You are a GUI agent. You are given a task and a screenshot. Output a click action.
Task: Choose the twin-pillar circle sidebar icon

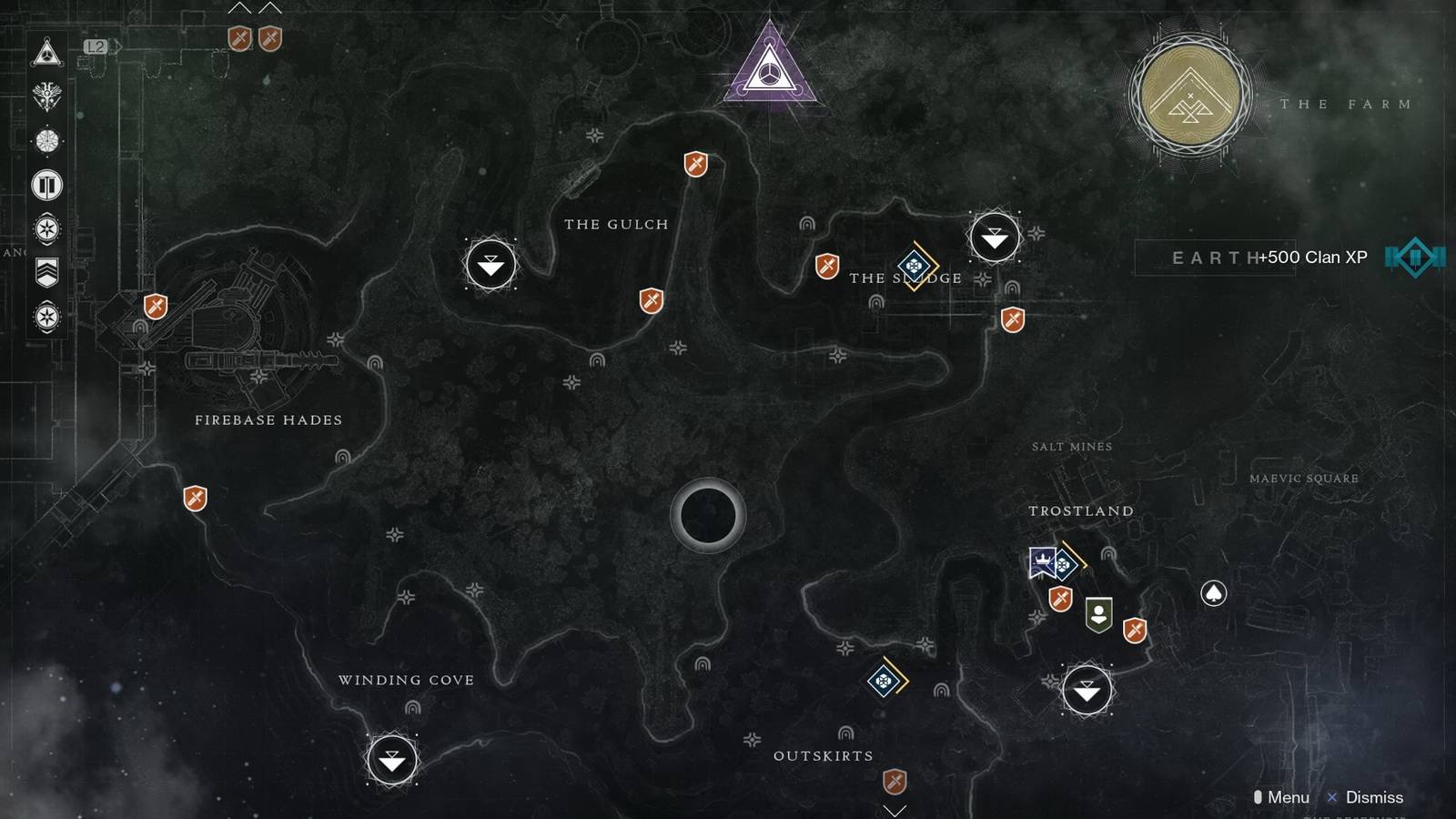47,186
